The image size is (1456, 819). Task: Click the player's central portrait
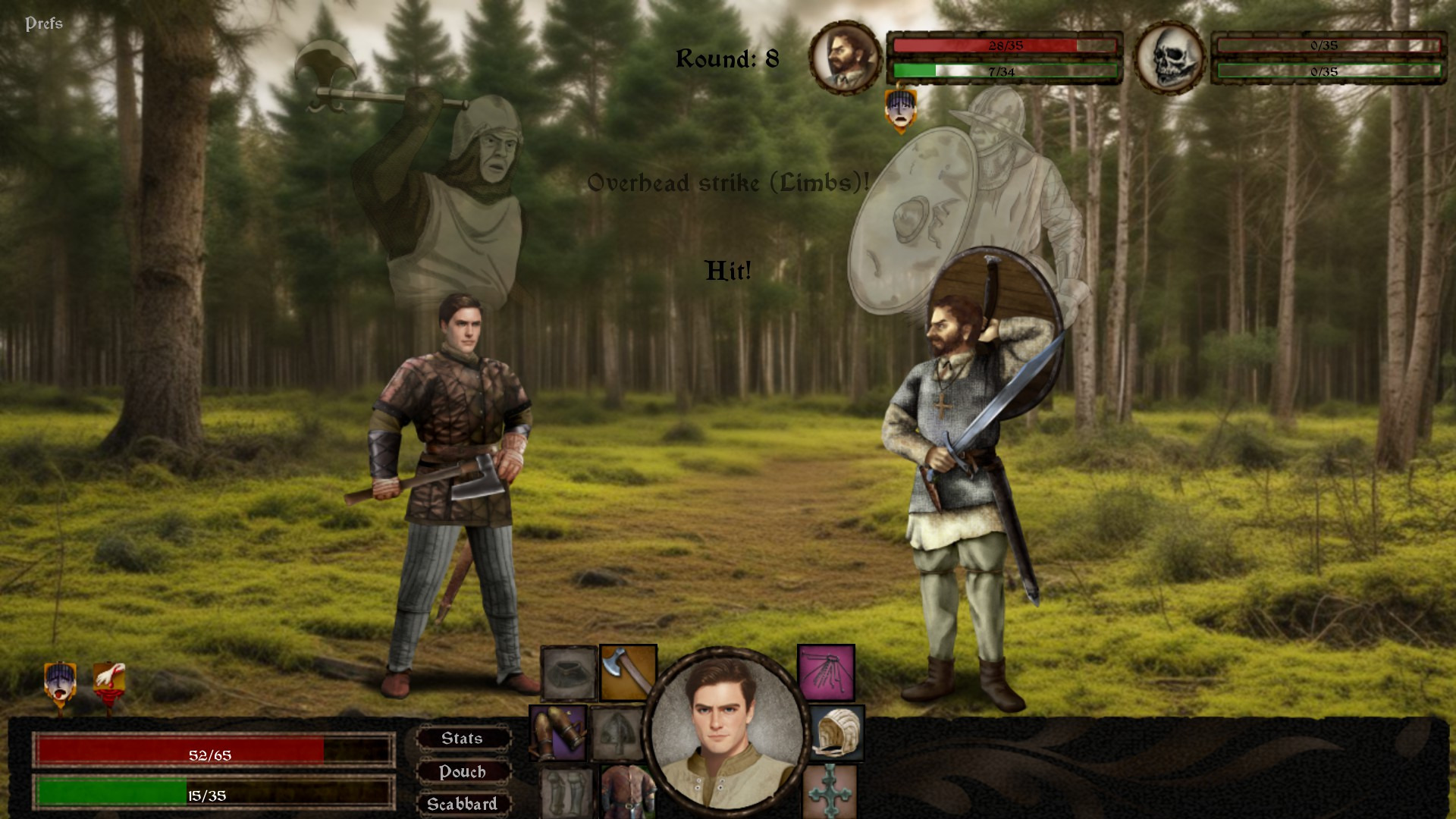point(726,730)
